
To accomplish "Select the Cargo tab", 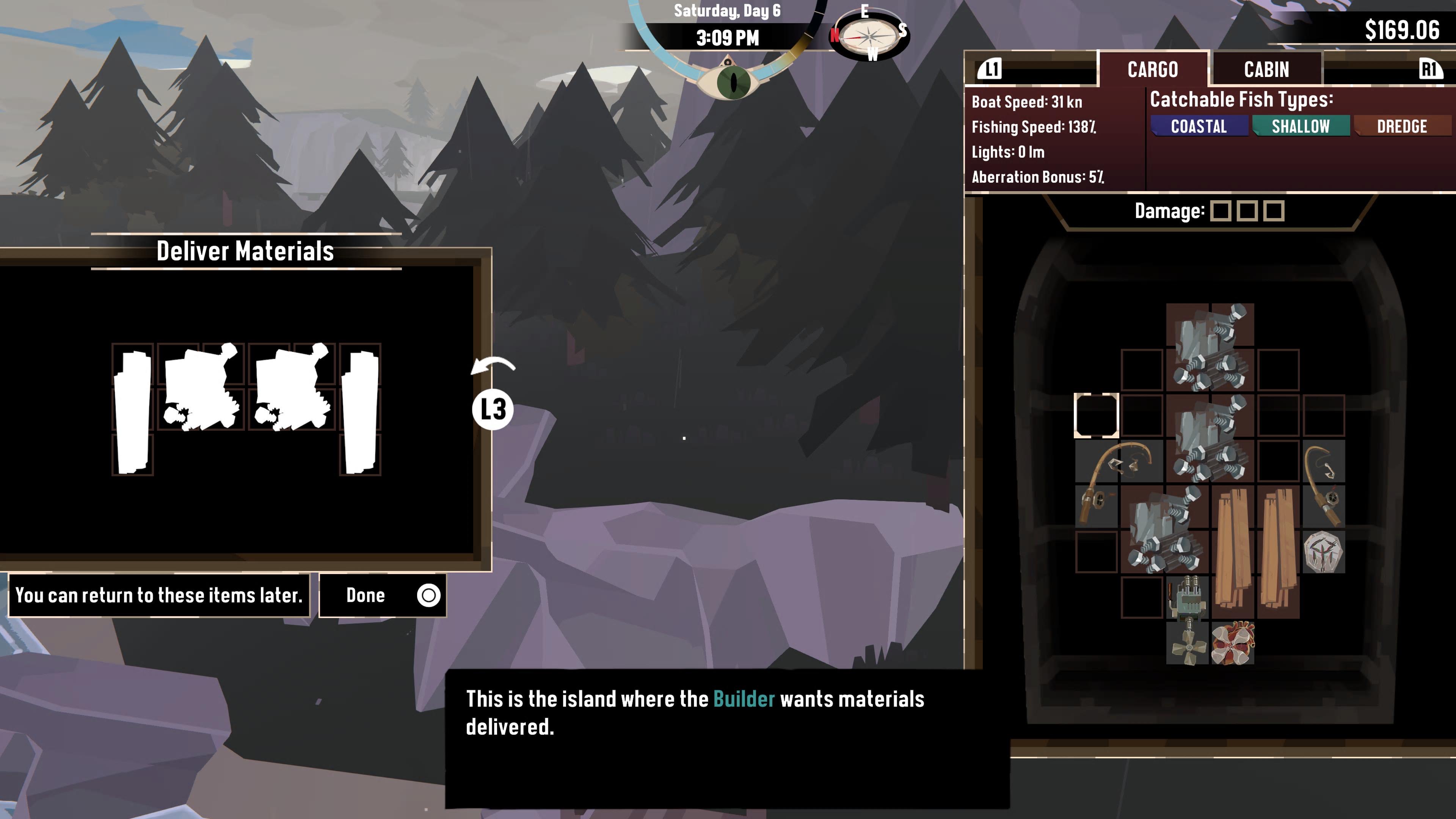I will tap(1153, 69).
